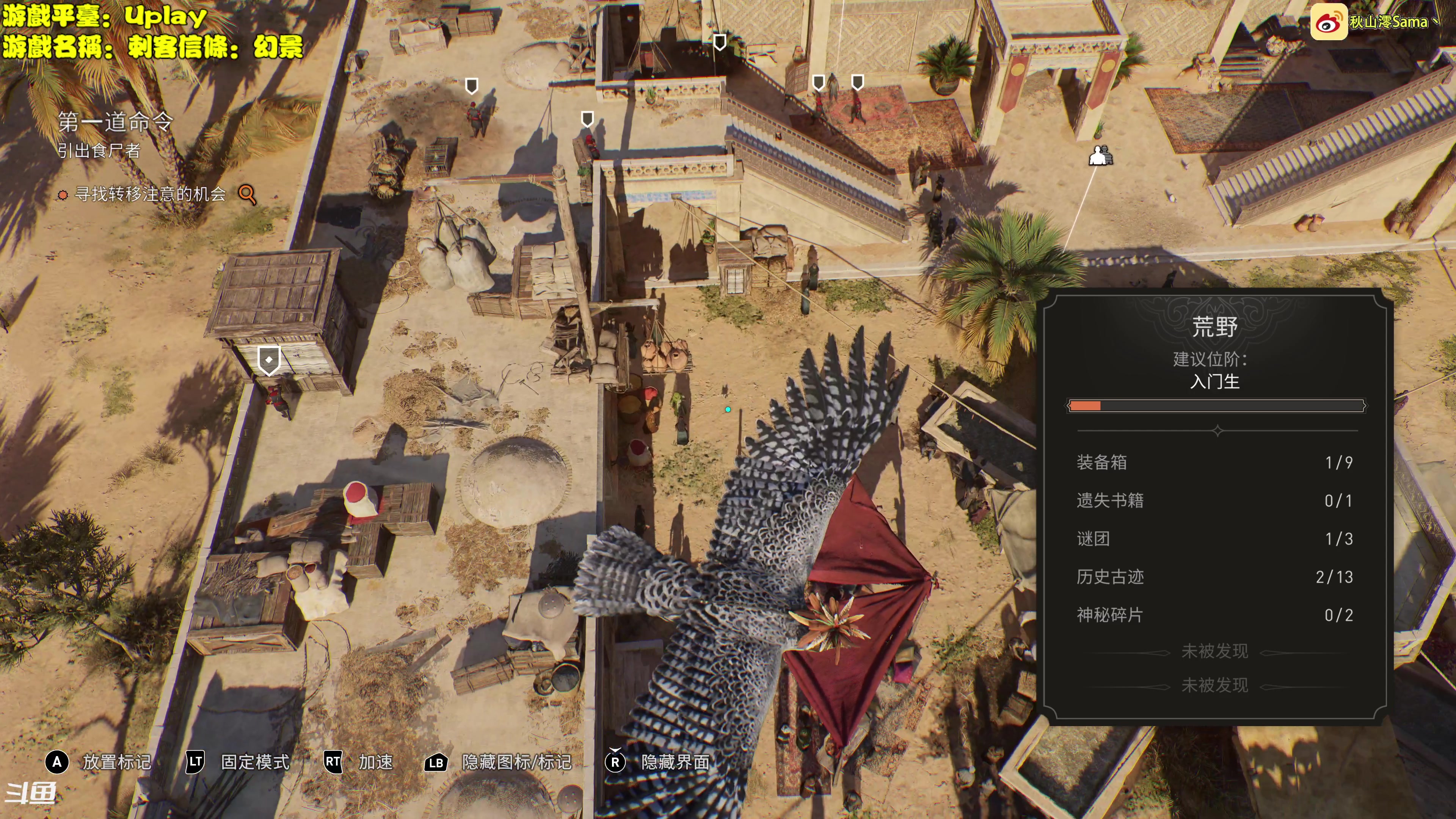Select the 第一道命令 quest tracker title
Screen dimensions: 1456x819
tap(115, 121)
